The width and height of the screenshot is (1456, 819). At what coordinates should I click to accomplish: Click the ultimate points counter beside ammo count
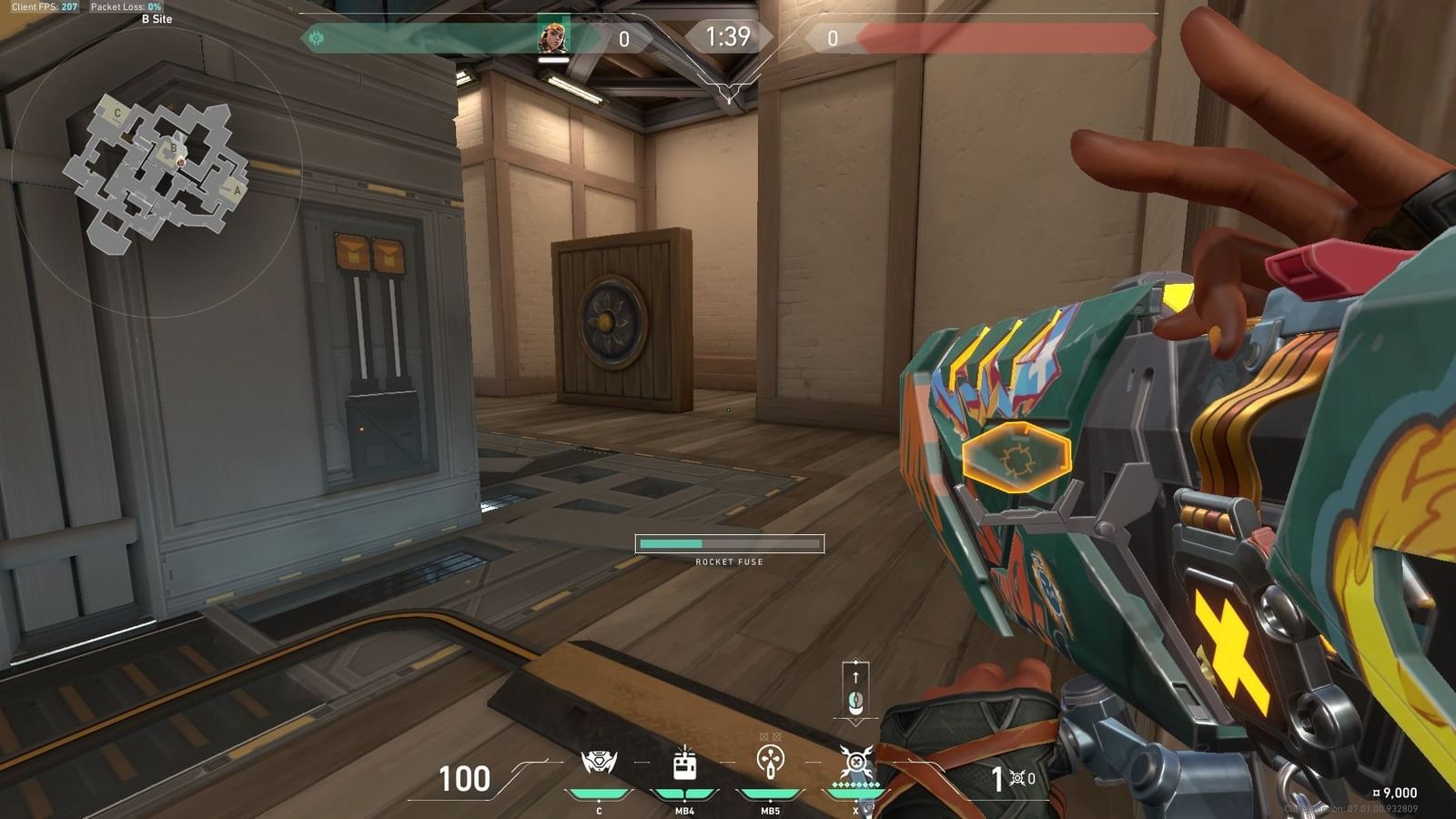point(1021,780)
